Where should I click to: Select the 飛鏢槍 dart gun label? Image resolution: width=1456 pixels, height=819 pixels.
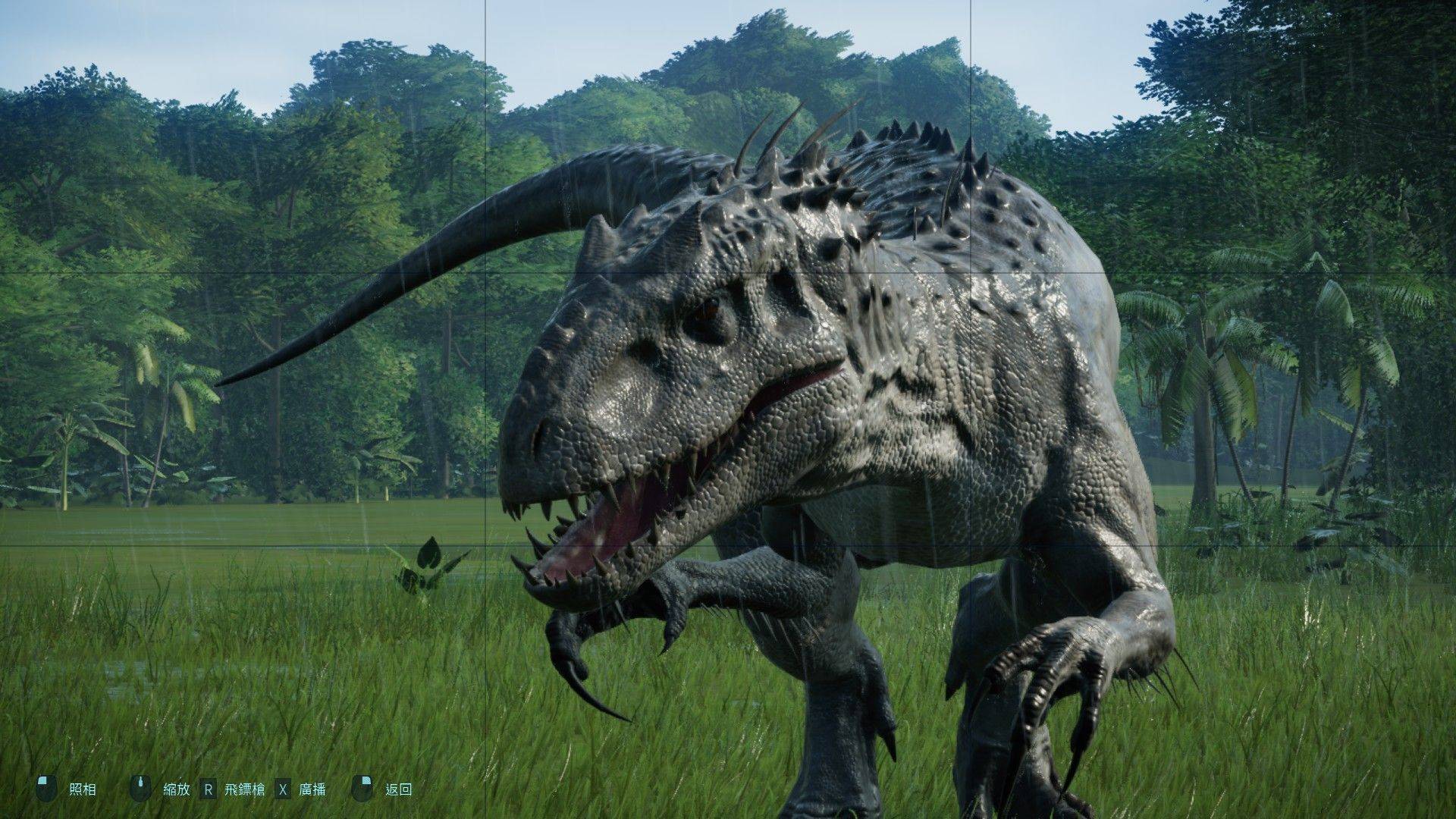pos(244,789)
